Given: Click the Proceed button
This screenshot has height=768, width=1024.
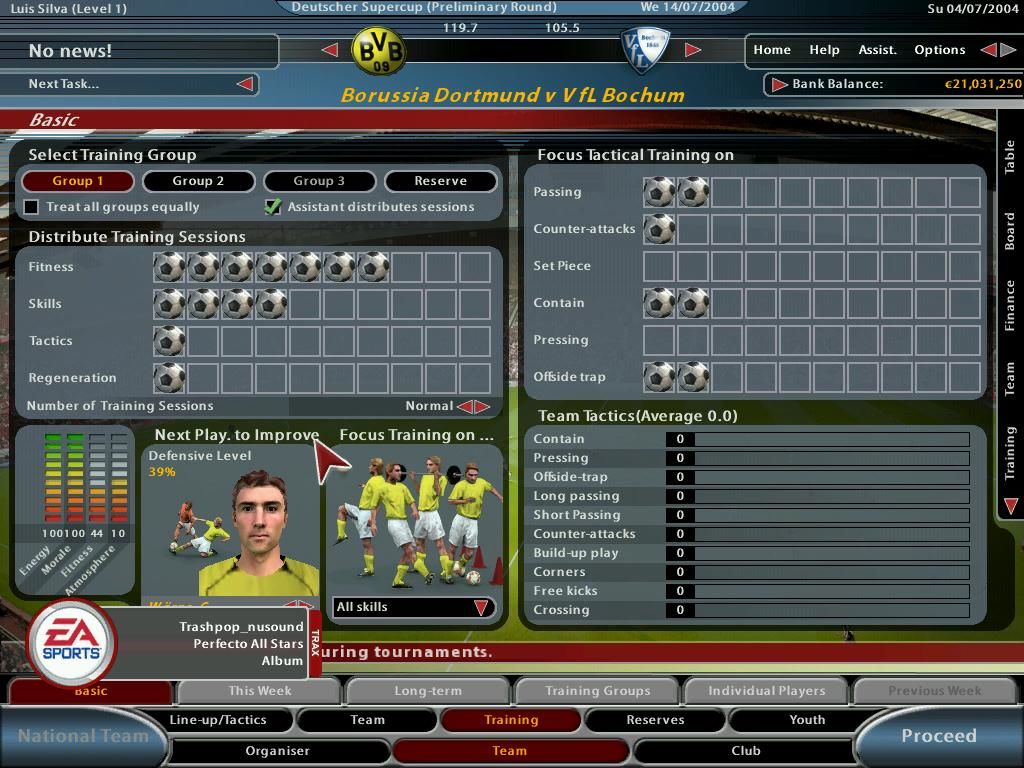Looking at the screenshot, I should tap(938, 736).
